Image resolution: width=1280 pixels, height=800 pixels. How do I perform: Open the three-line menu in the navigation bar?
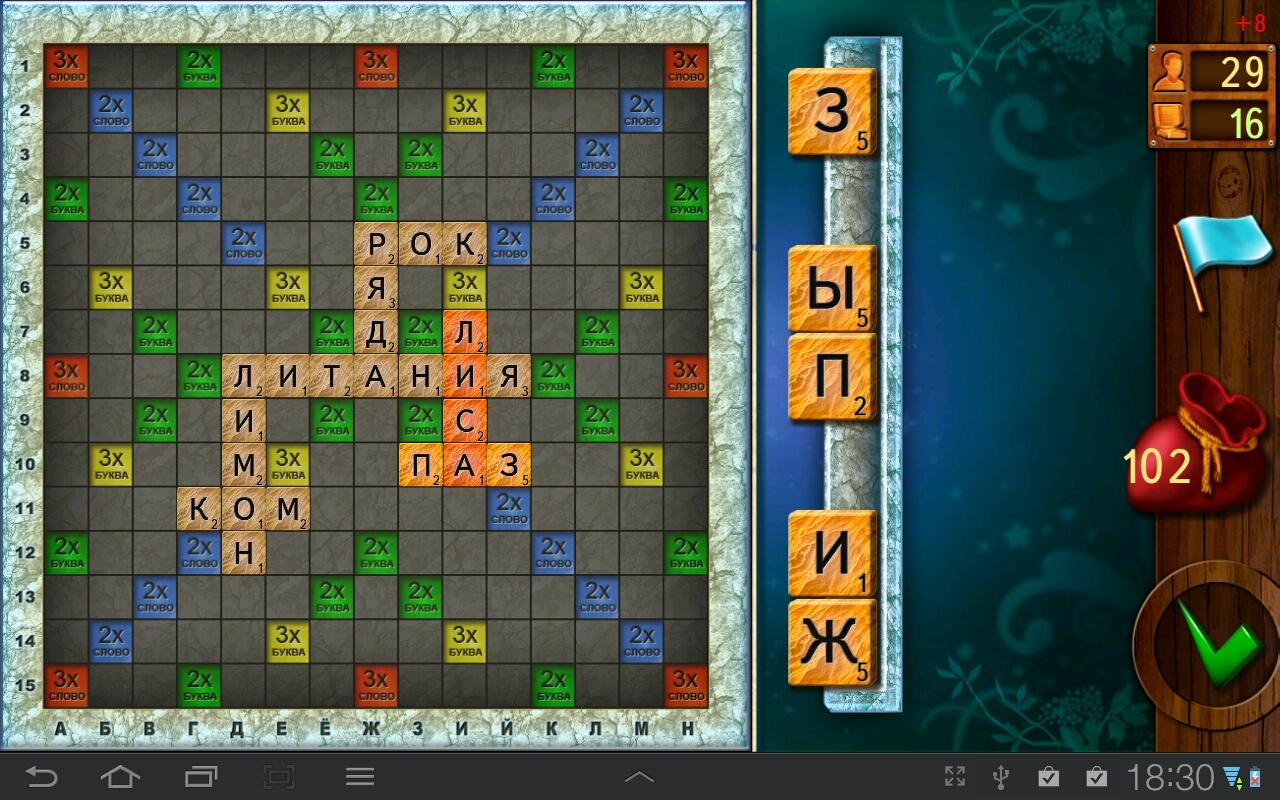coord(360,776)
